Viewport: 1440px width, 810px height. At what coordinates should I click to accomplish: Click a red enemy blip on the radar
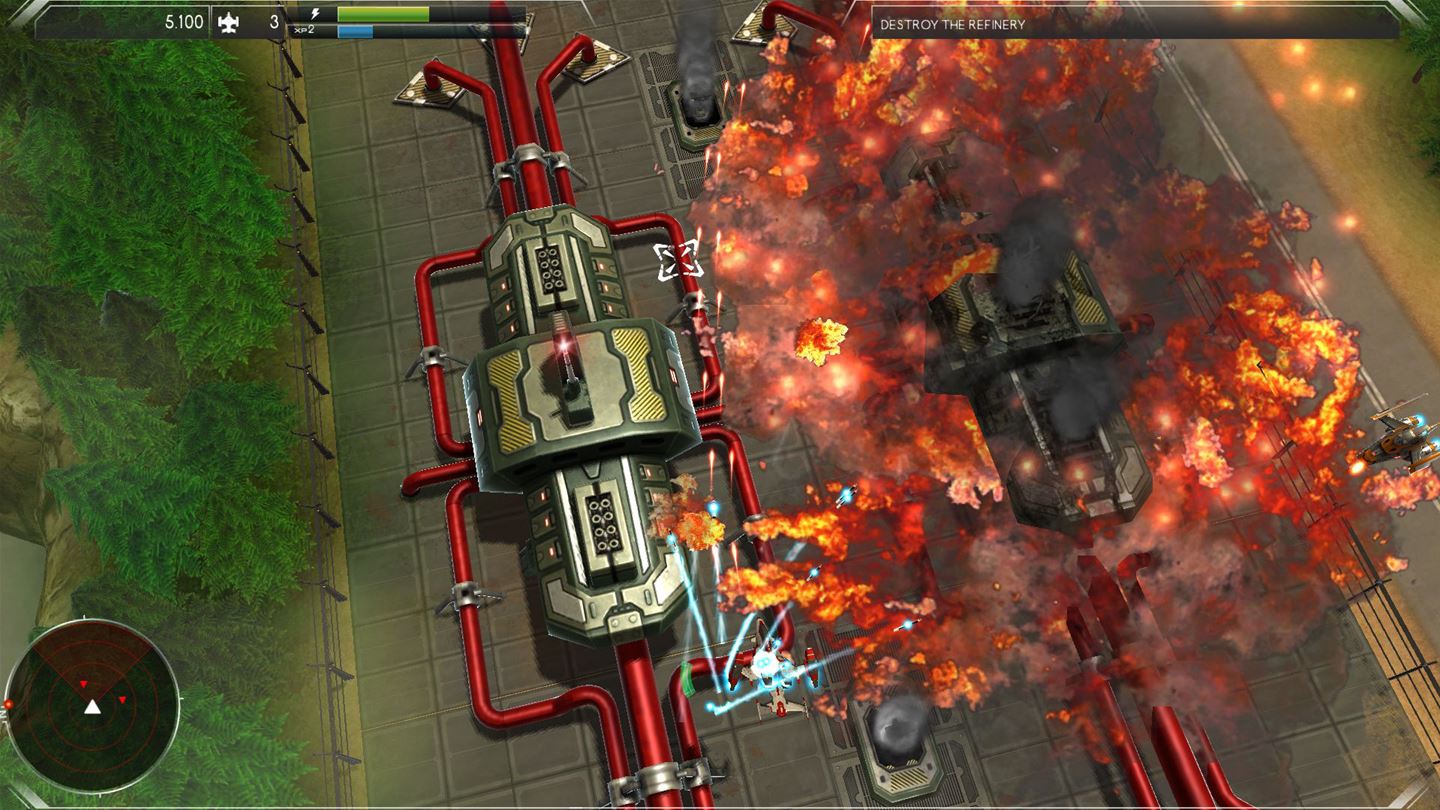coord(120,701)
